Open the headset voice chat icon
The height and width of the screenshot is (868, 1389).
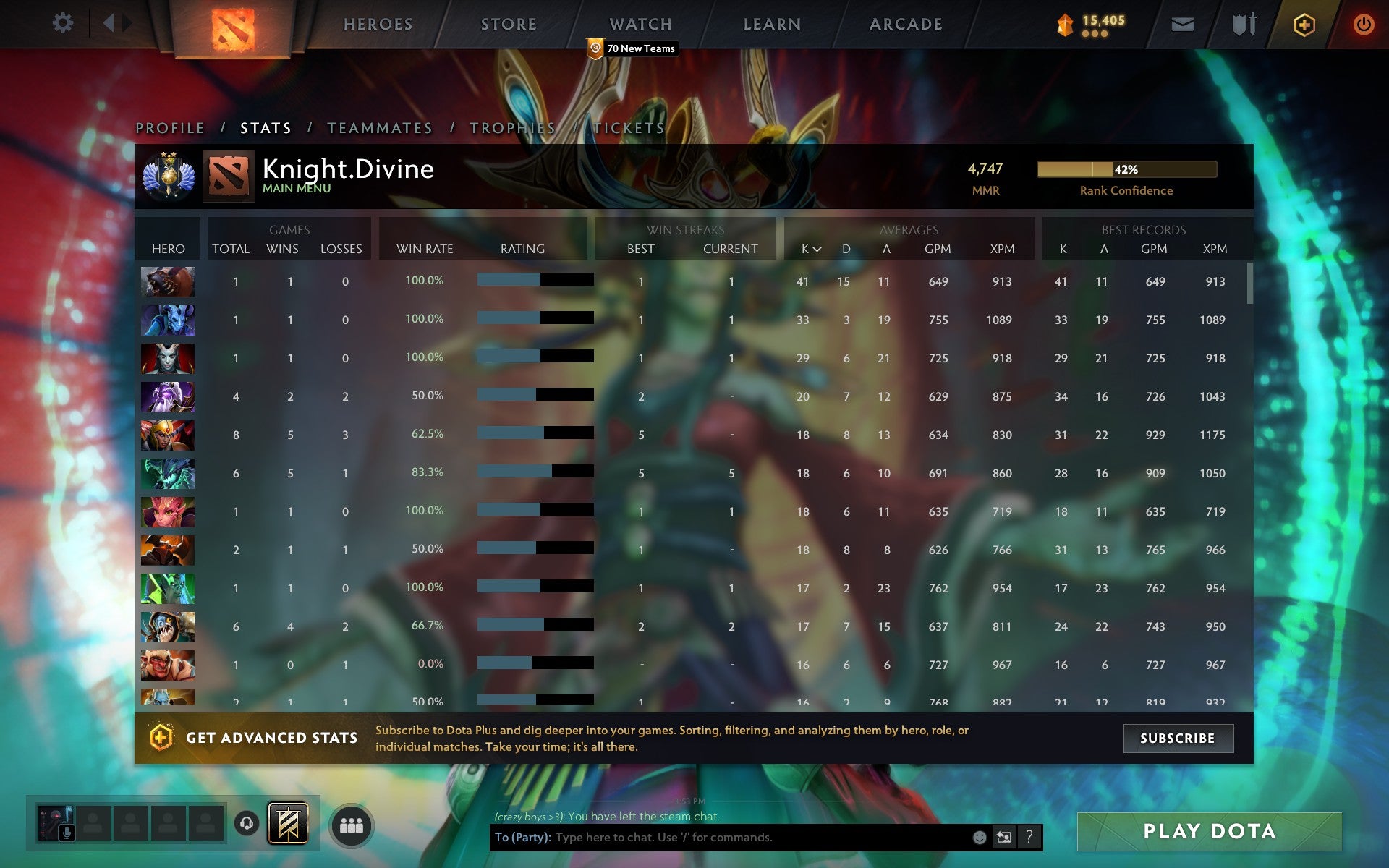click(247, 823)
